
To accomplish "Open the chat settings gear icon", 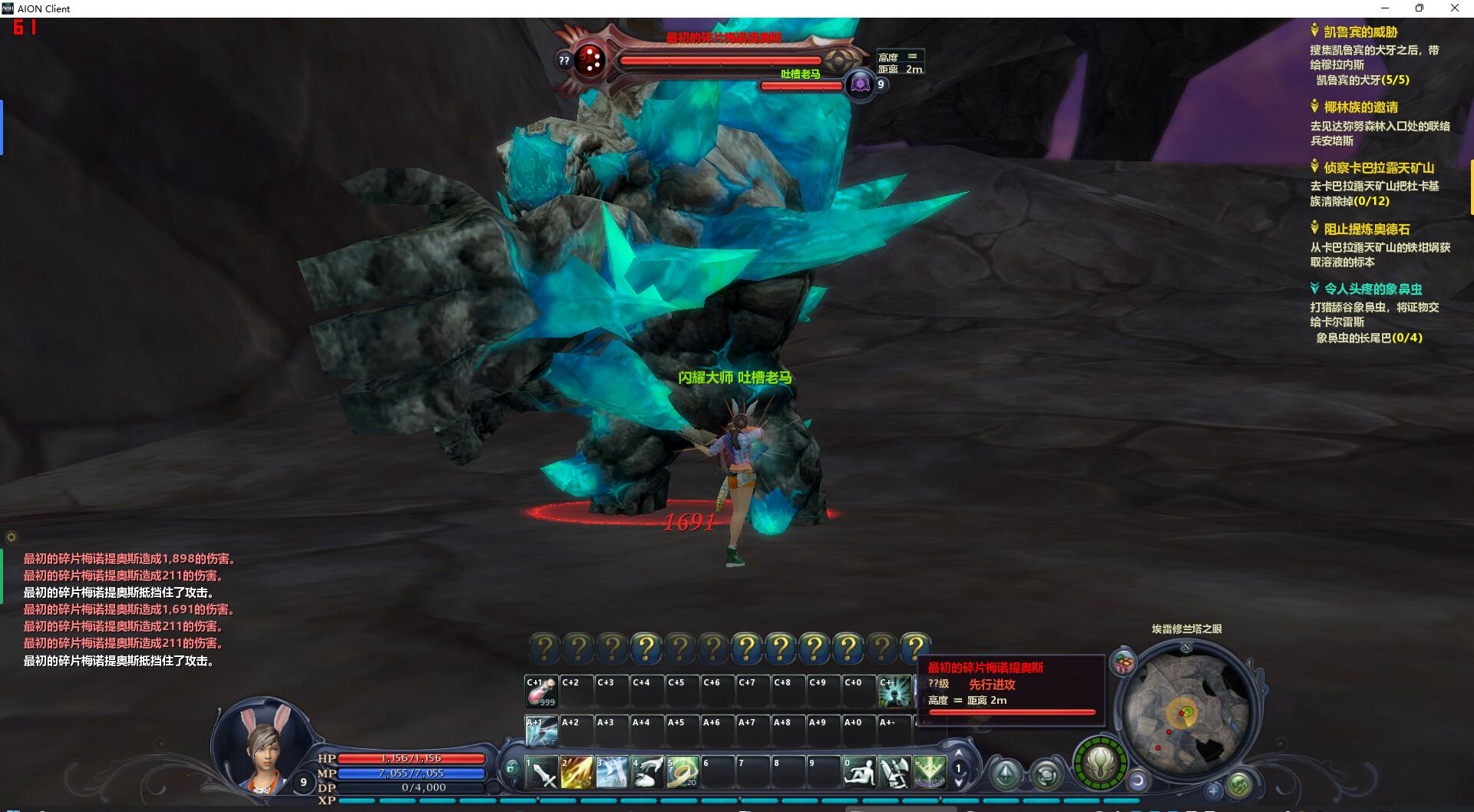I will point(11,537).
